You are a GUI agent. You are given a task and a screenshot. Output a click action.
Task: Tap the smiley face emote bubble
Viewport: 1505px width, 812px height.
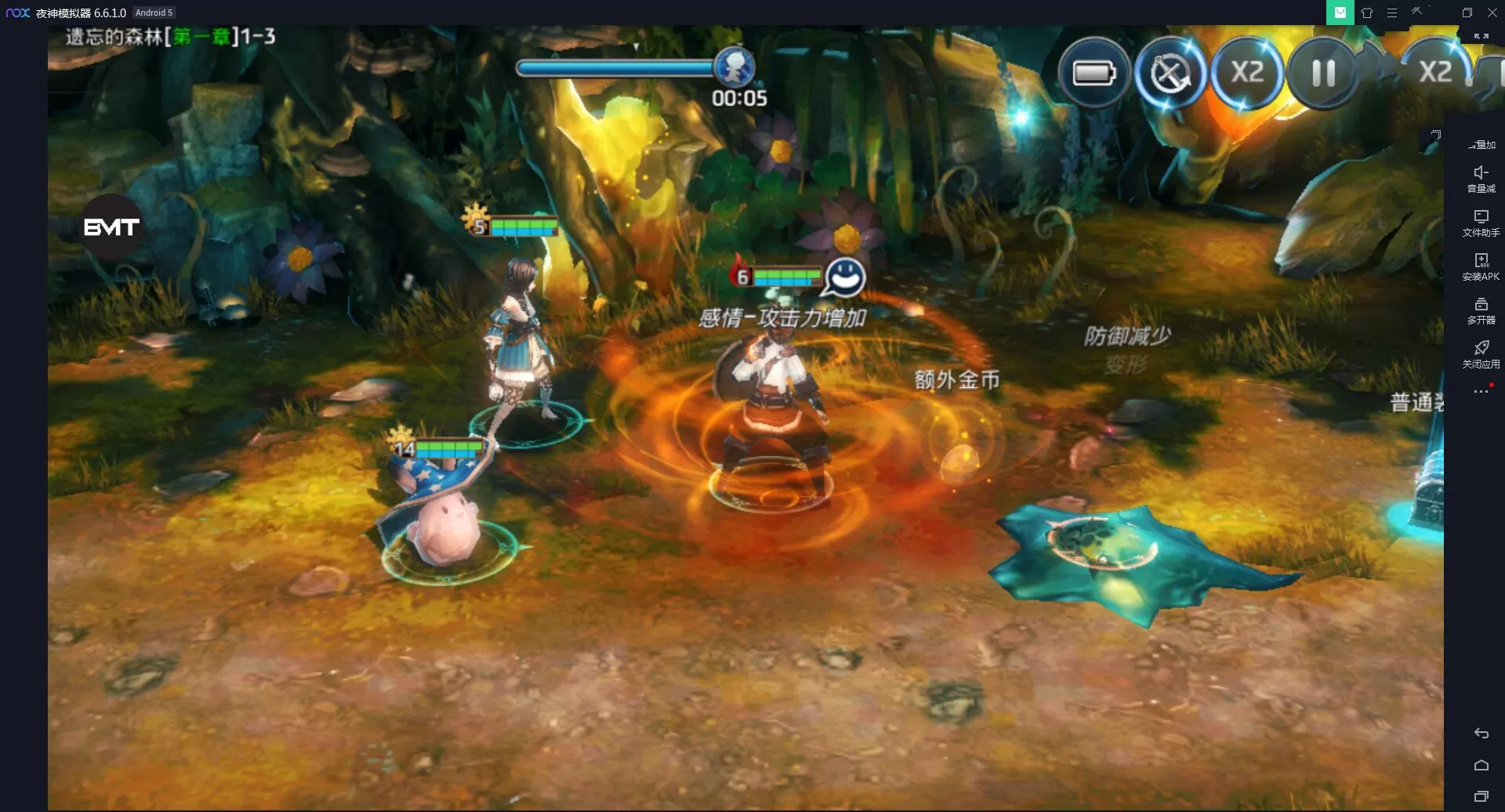coord(844,277)
